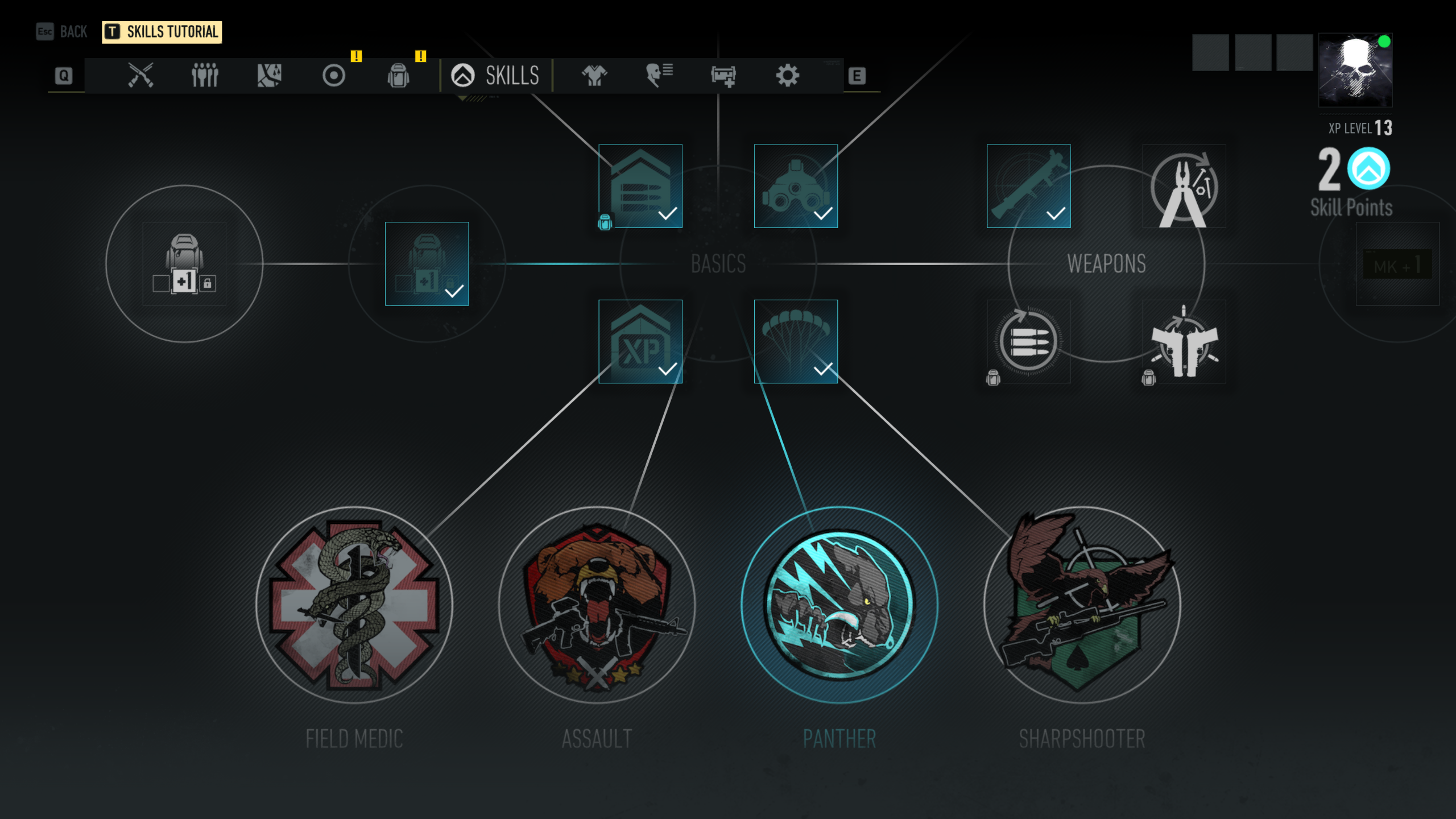Viewport: 1456px width, 819px height.
Task: Switch to the map tab
Action: coord(269,75)
